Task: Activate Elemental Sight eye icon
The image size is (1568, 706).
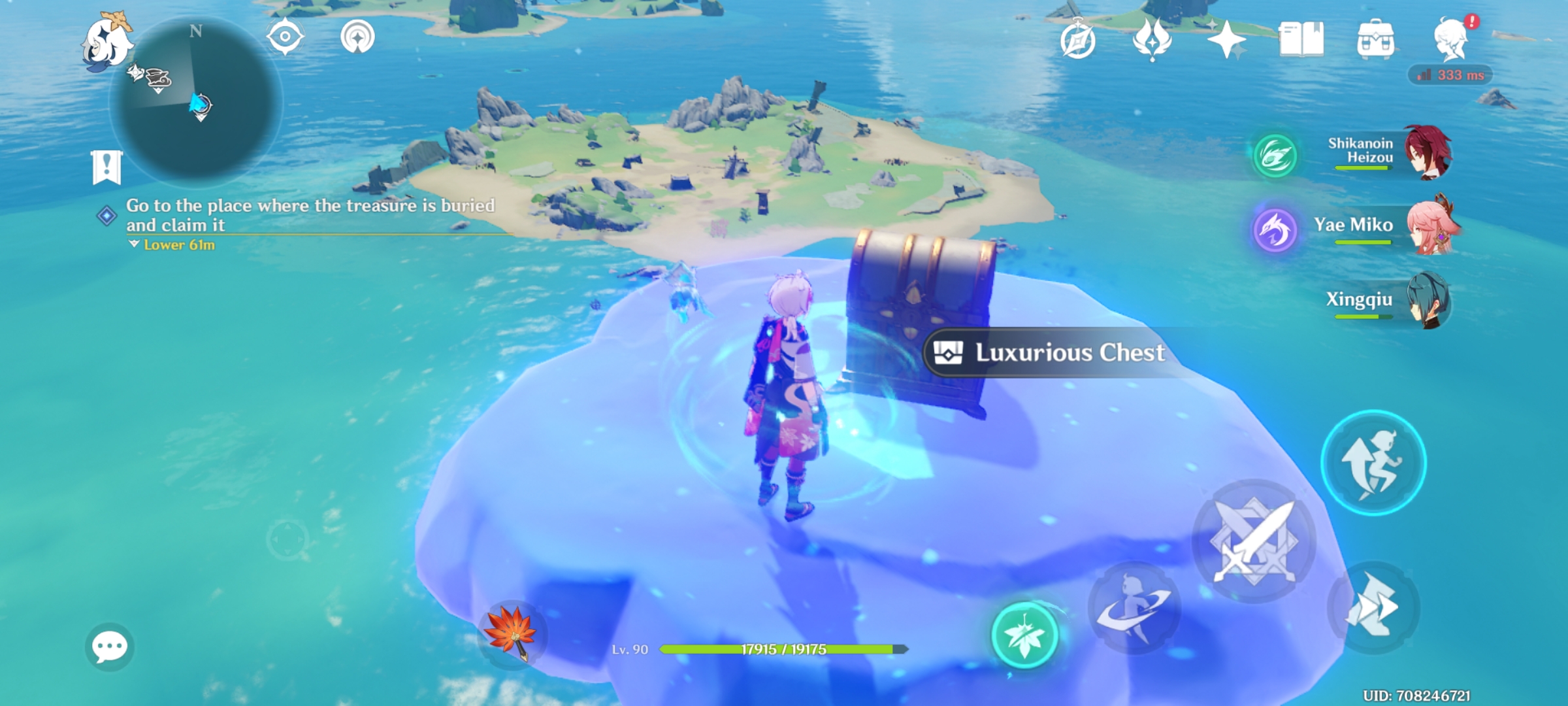Action: tap(286, 38)
